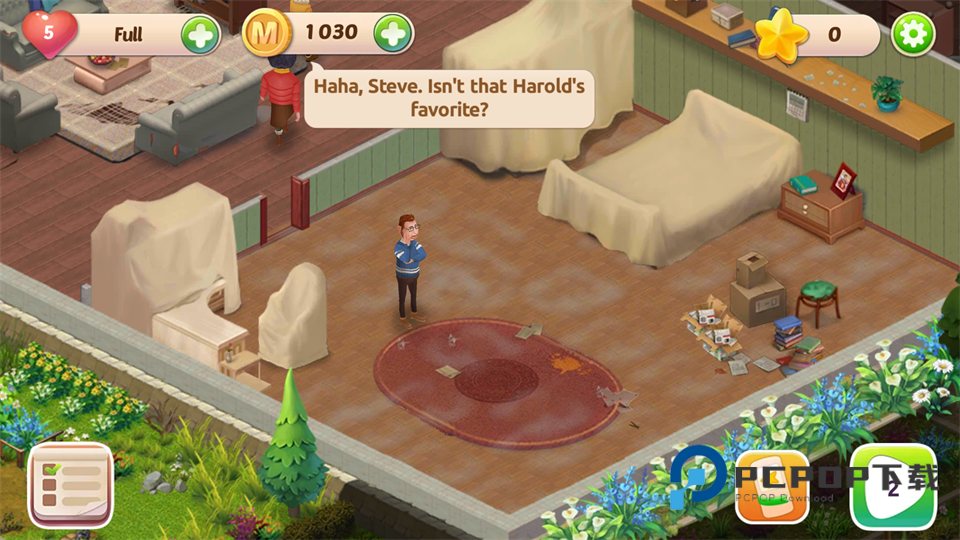Continue the dialogue by tapping the speech bubble
This screenshot has width=960, height=540.
pos(448,97)
